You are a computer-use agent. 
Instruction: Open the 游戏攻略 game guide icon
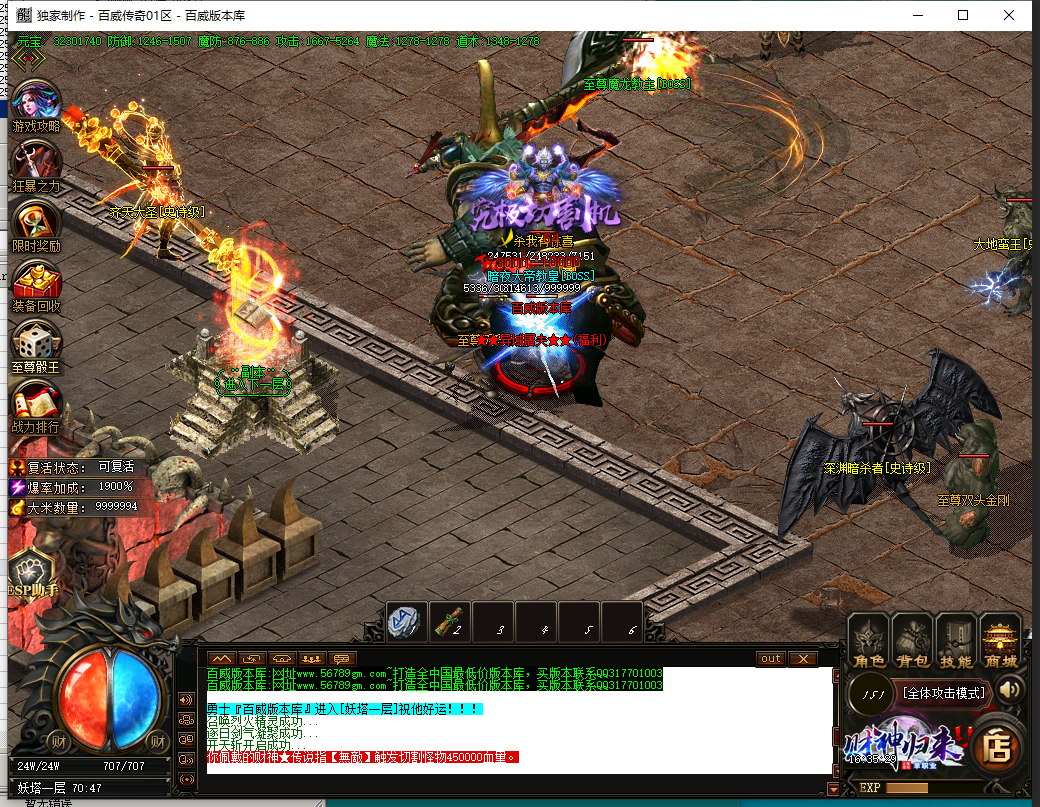[36, 105]
